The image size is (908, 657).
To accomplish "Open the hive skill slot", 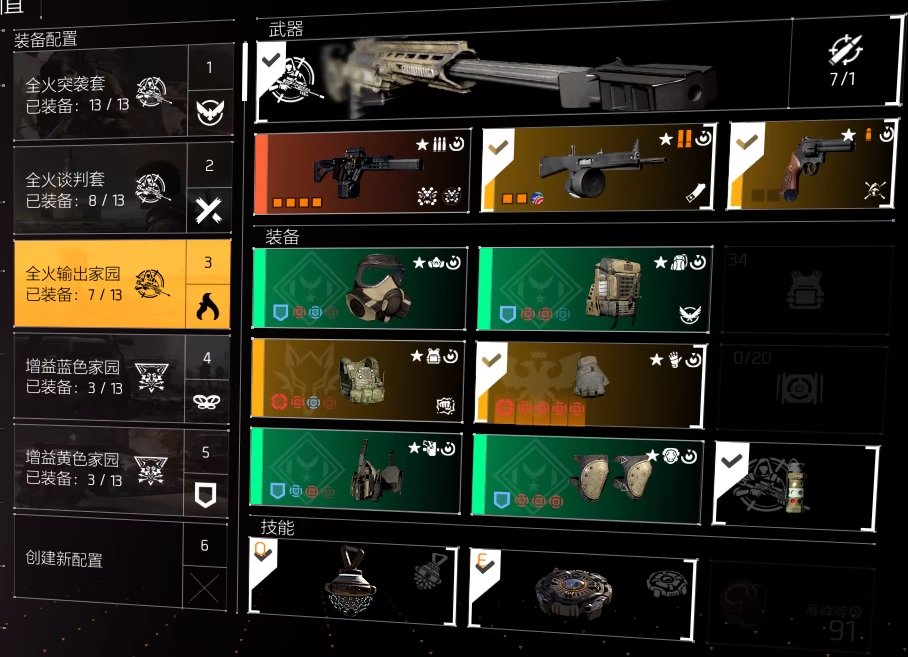I will tap(352, 580).
